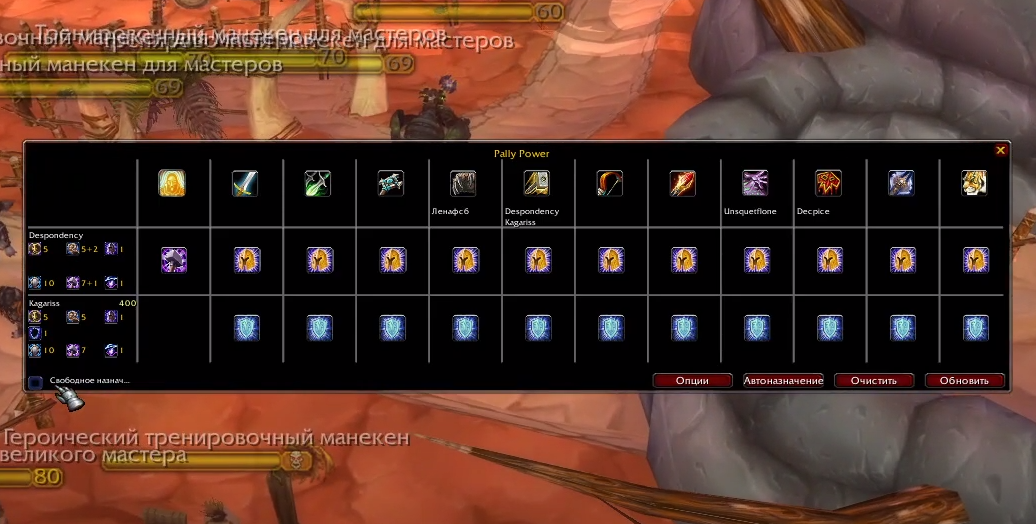1036x524 pixels.
Task: Select the bow class icon
Action: [610, 183]
